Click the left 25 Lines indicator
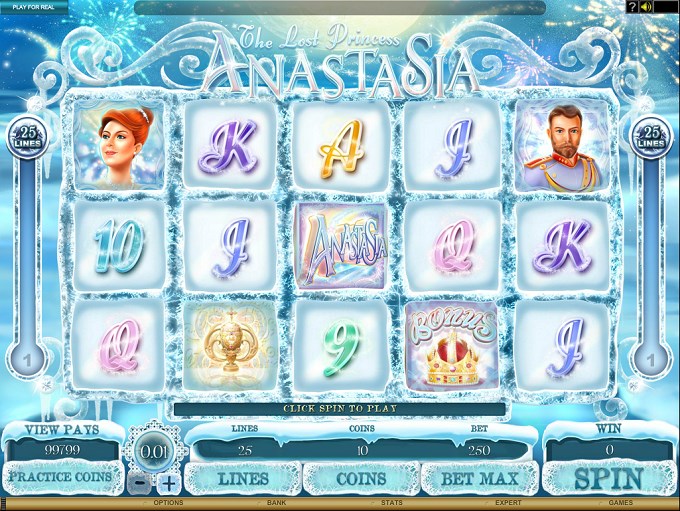The width and height of the screenshot is (680, 511). pyautogui.click(x=24, y=137)
